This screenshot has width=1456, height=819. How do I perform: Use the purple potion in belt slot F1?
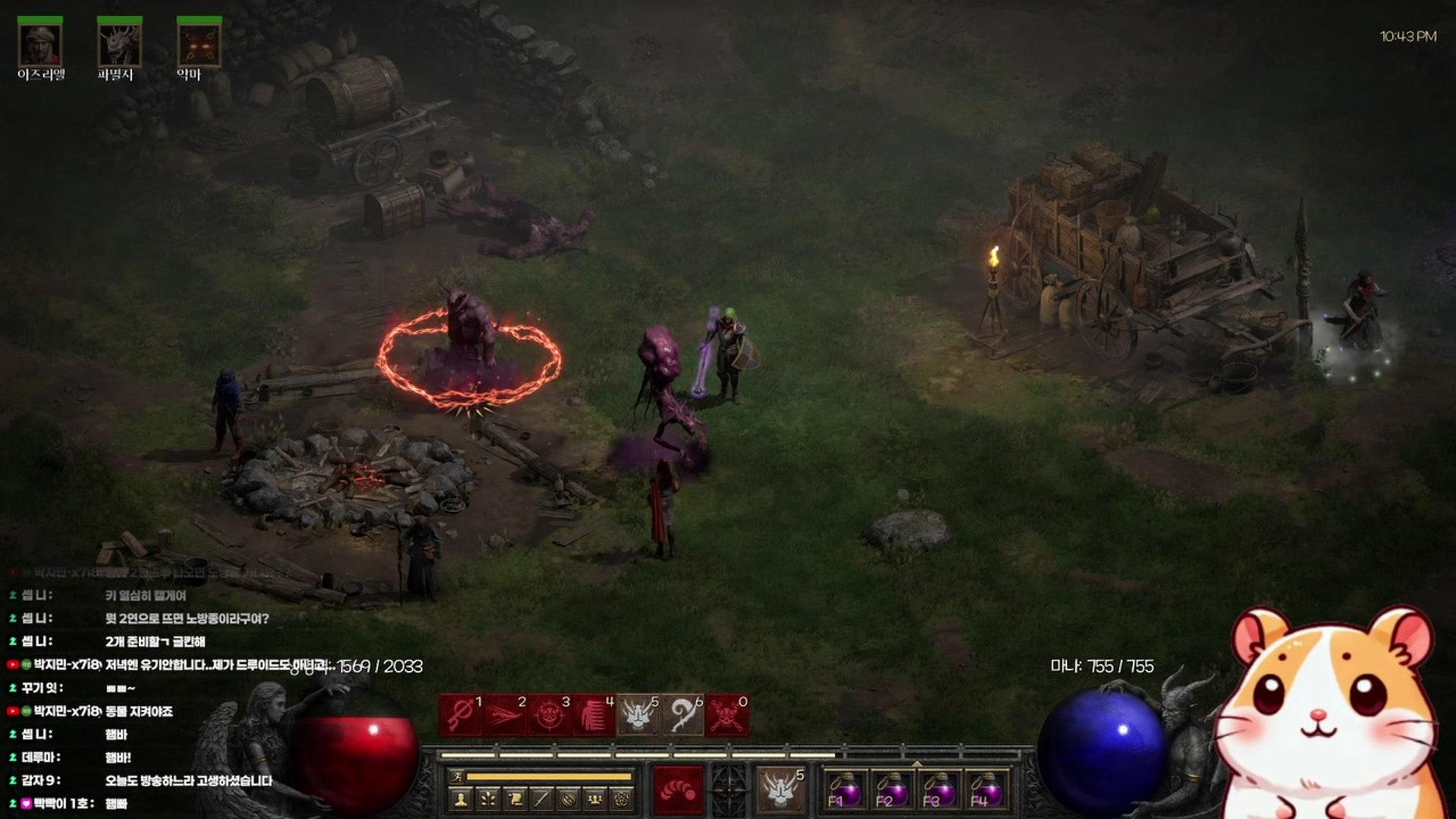[843, 791]
